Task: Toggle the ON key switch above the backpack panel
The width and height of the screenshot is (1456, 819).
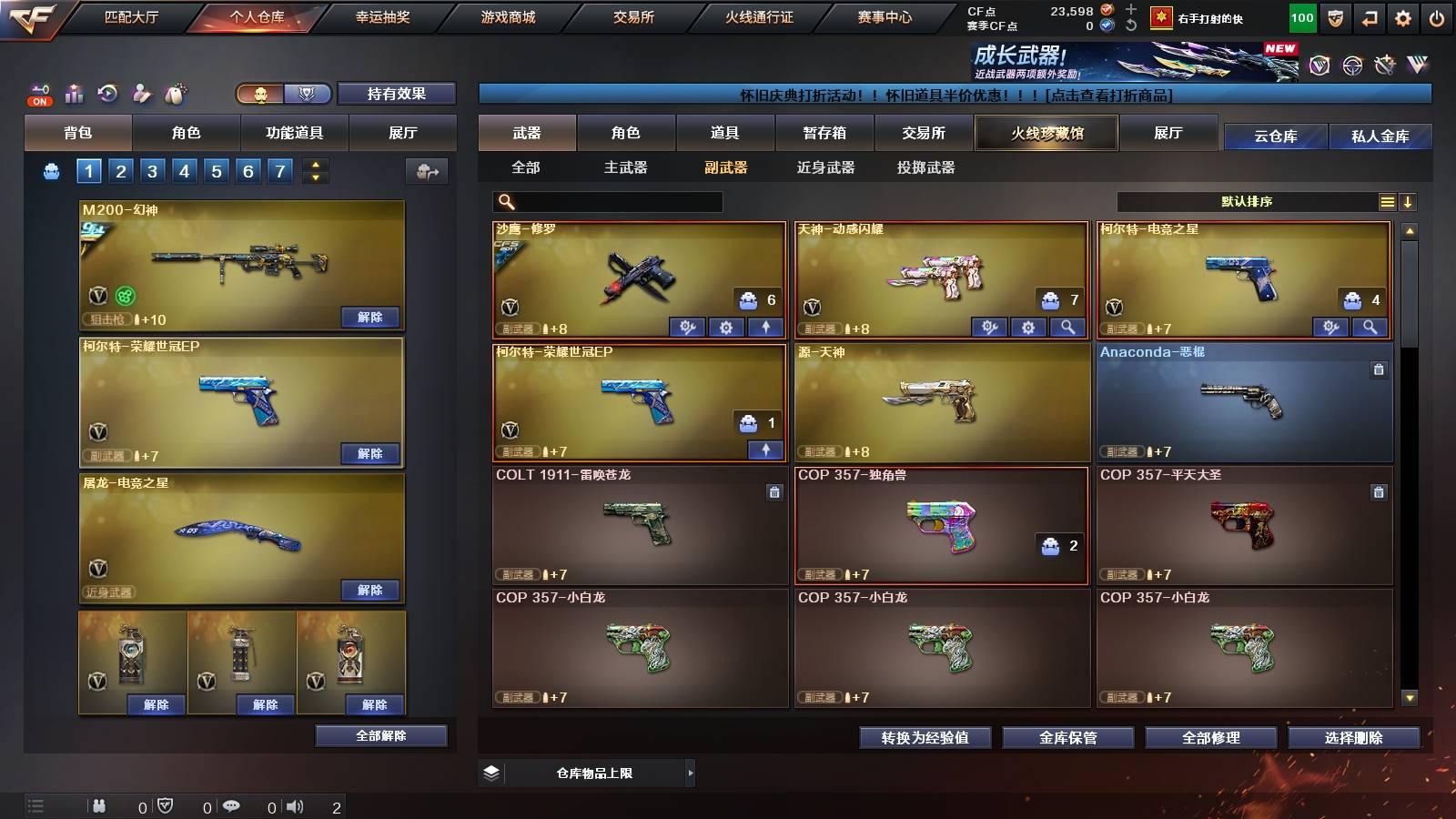Action: click(38, 91)
